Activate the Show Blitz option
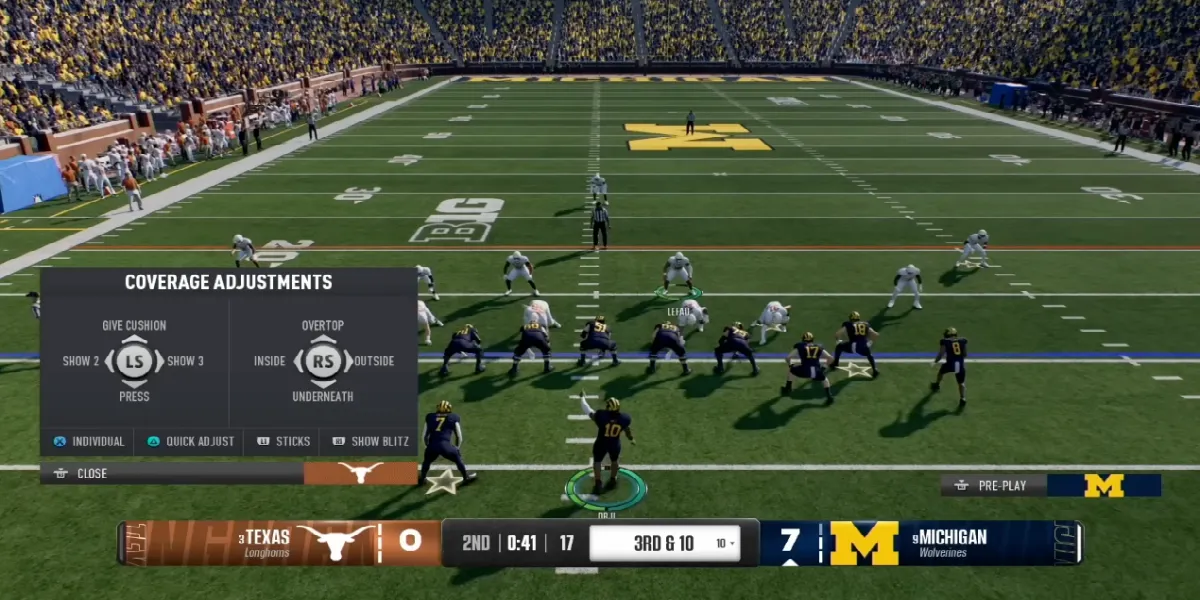This screenshot has width=1200, height=600. point(369,441)
